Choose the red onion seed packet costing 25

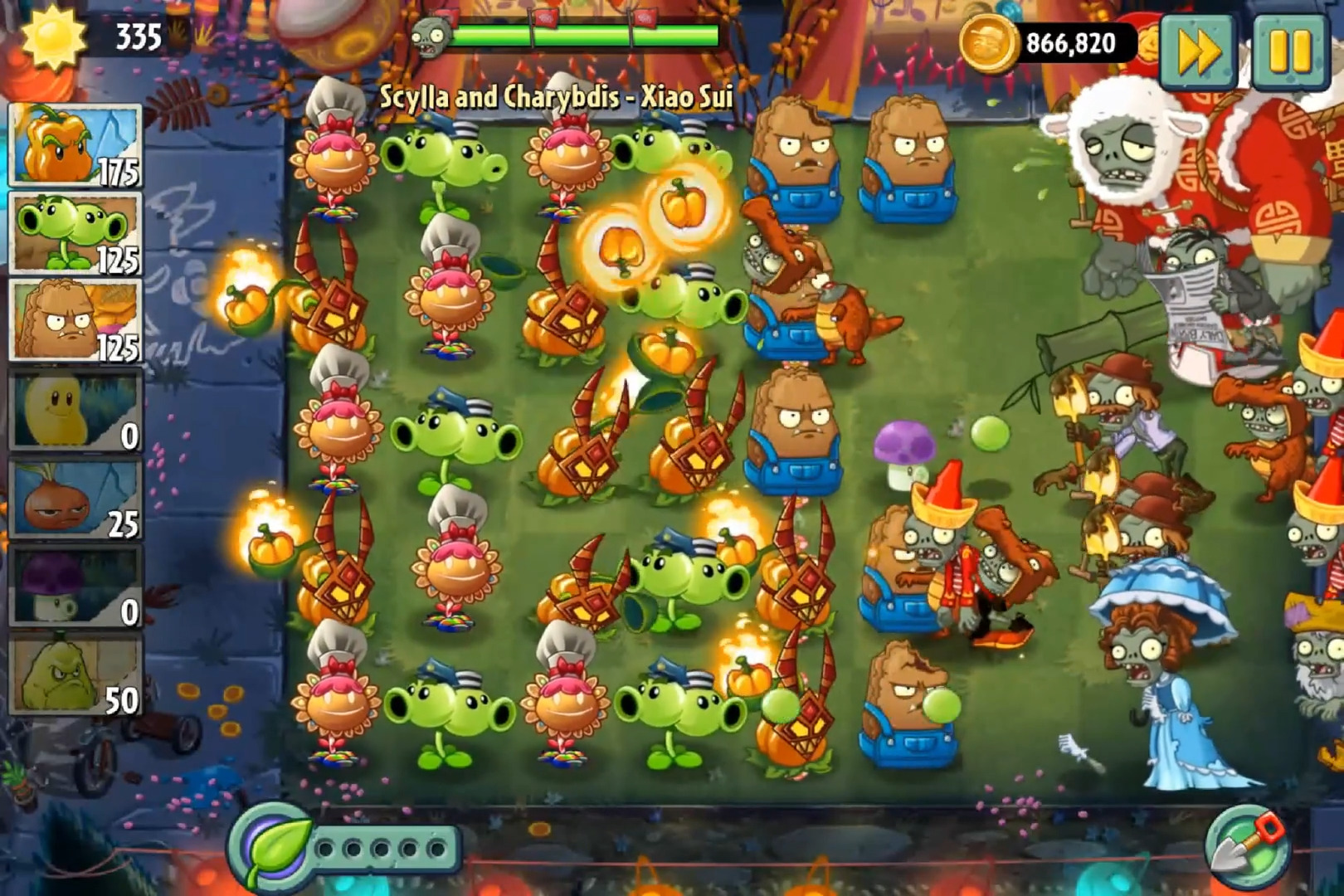point(75,499)
